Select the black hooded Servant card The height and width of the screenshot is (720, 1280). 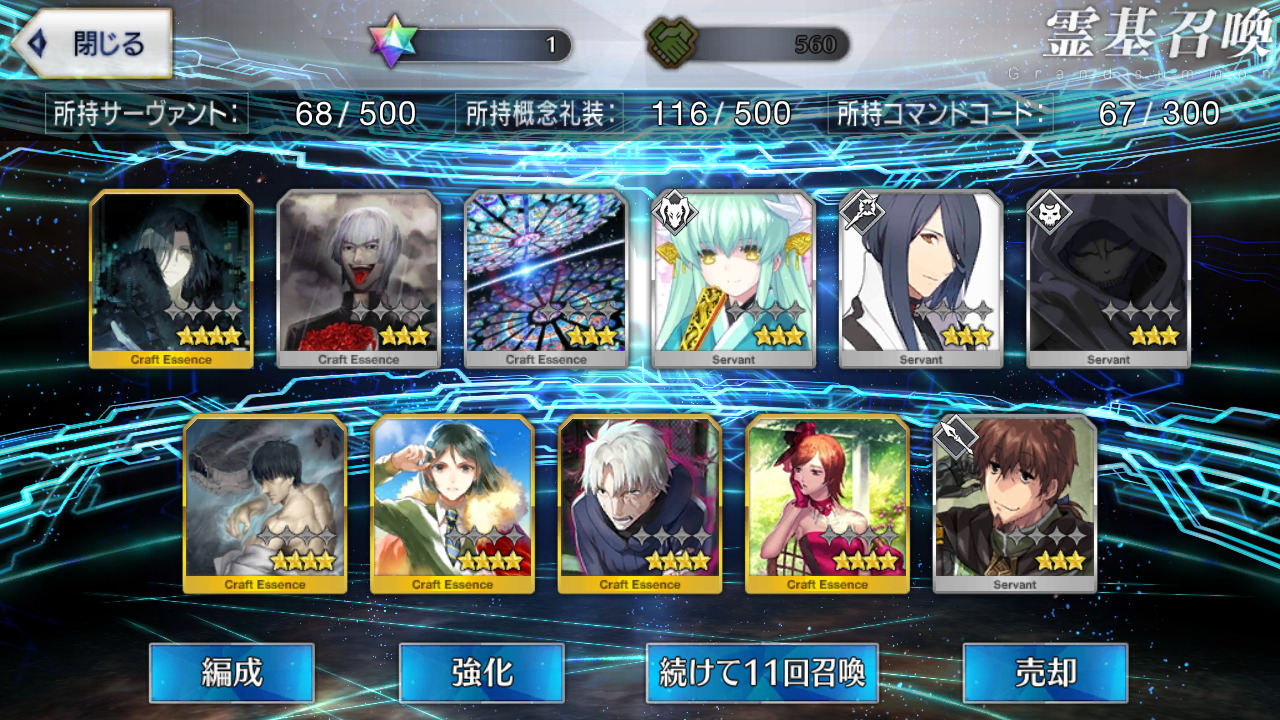(1108, 278)
